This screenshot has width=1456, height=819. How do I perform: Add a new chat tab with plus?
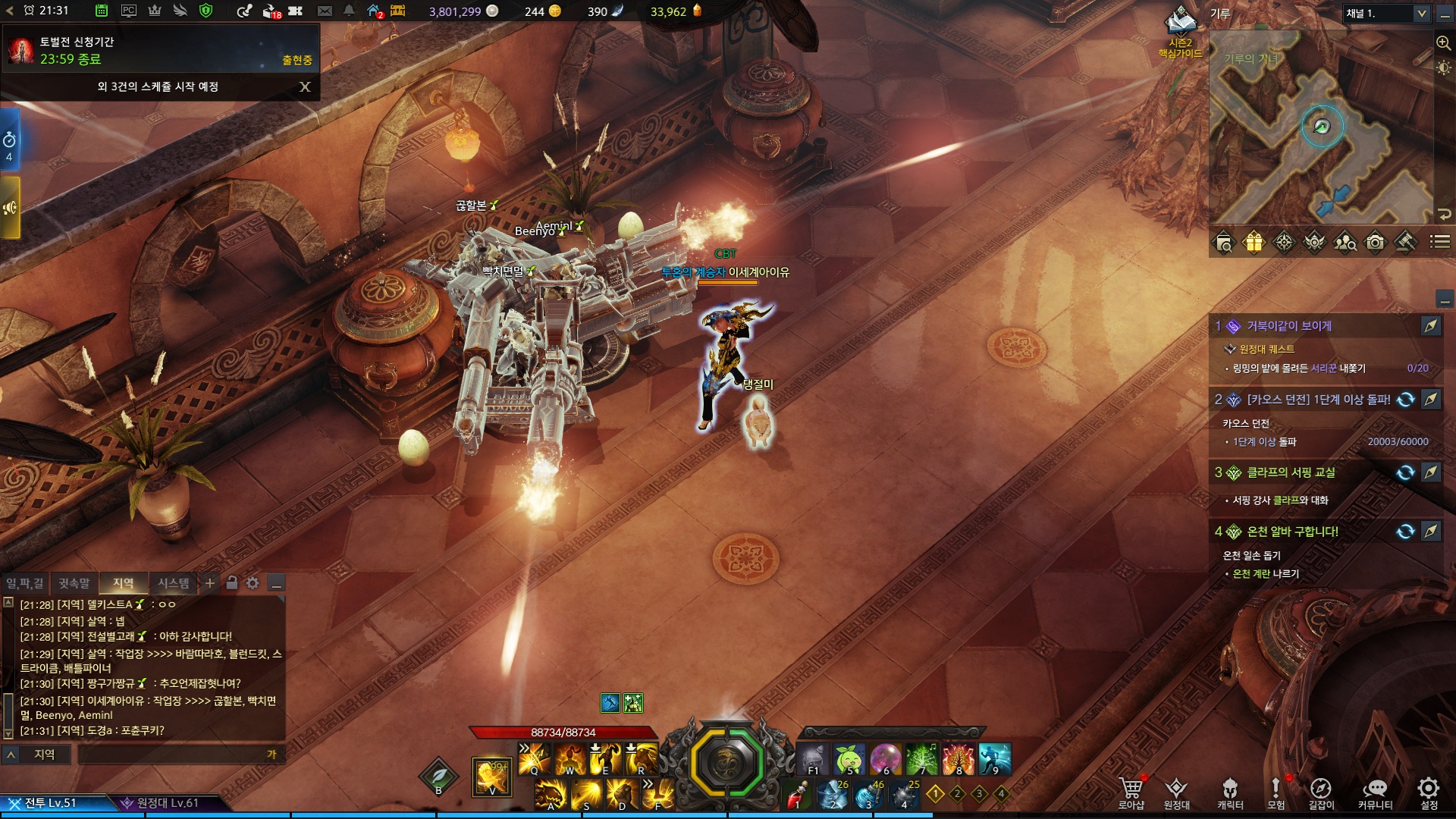click(x=210, y=583)
